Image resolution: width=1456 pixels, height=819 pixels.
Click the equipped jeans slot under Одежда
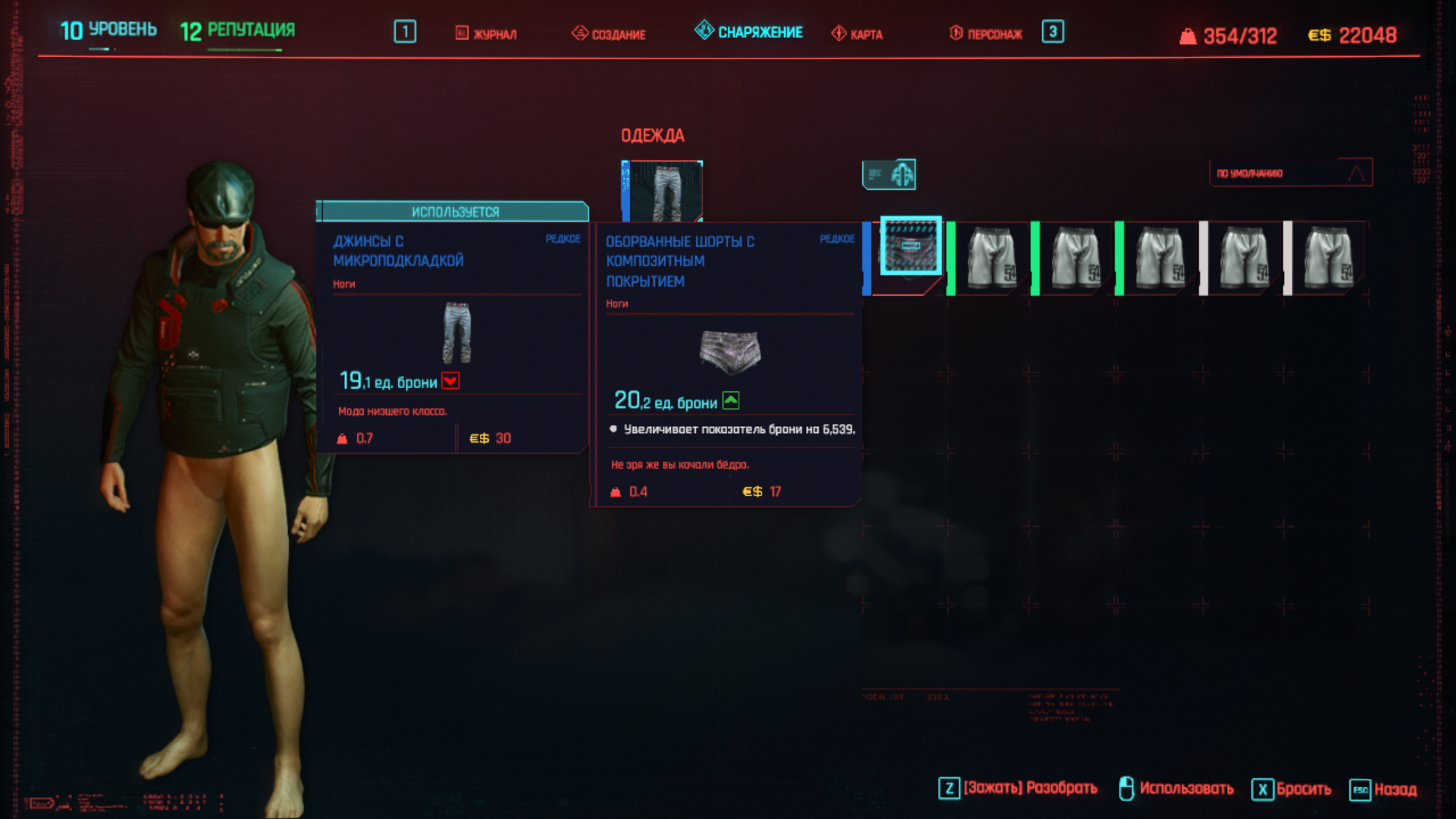pyautogui.click(x=662, y=190)
